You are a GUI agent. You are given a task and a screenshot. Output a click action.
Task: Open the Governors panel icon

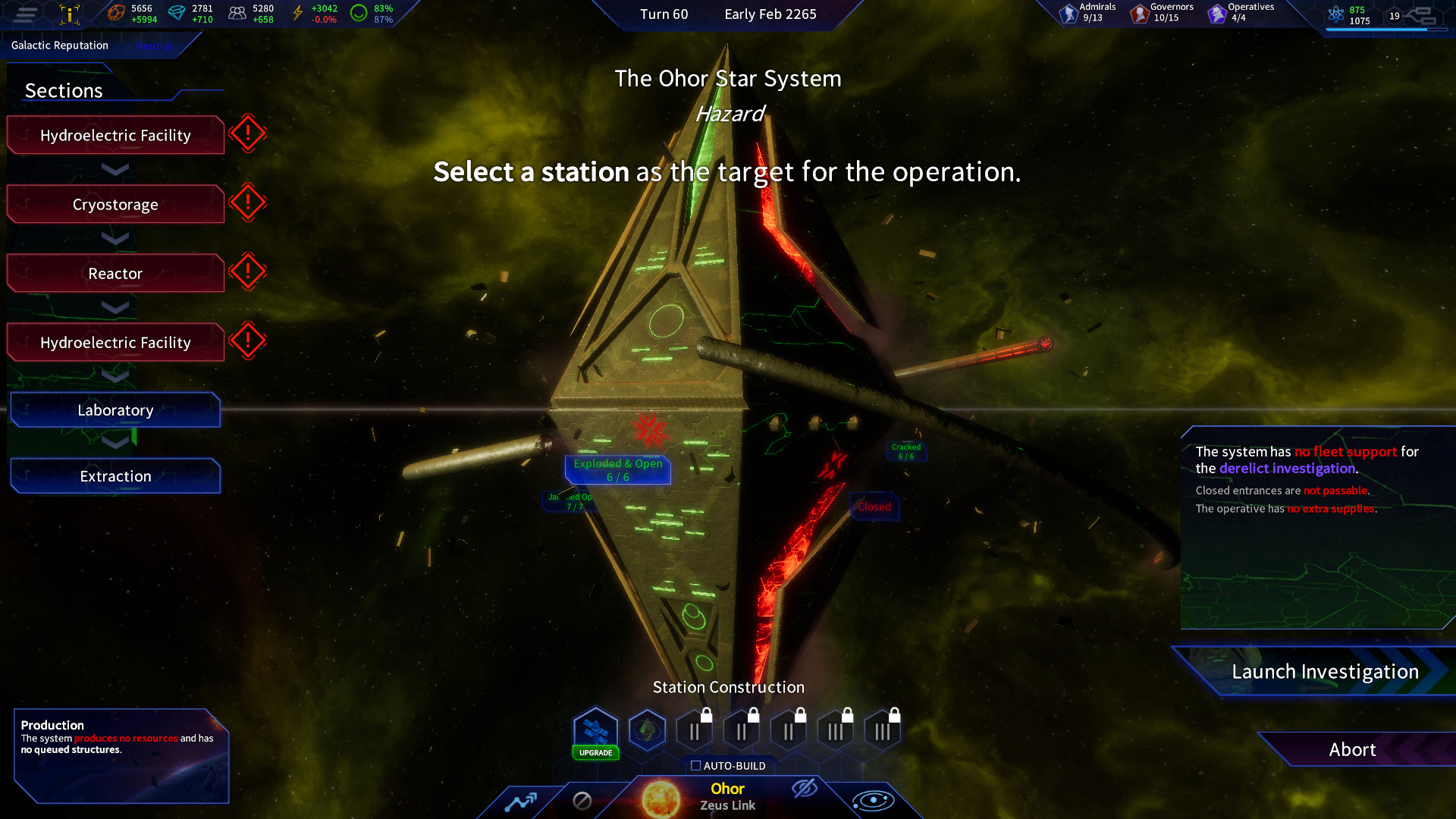click(1139, 13)
